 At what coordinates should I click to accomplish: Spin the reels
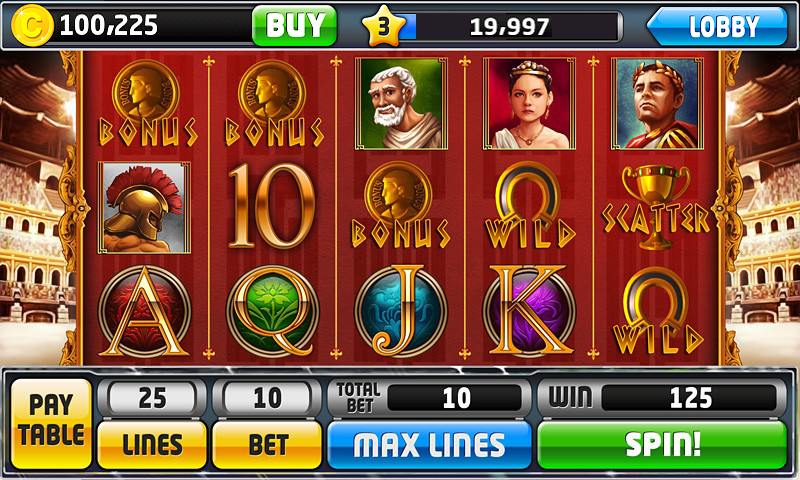(662, 444)
